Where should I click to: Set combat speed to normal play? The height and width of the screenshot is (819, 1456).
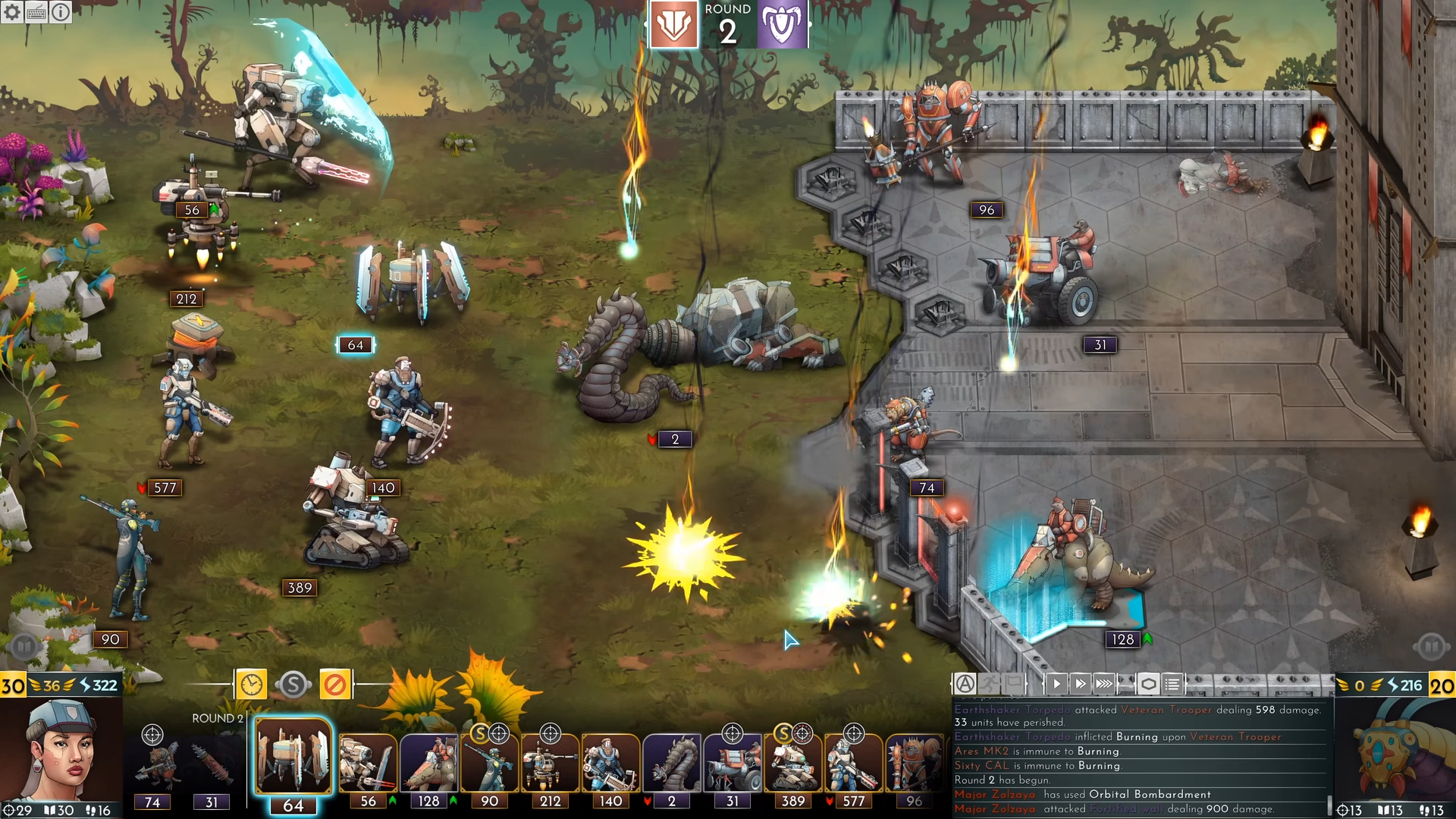coord(1056,684)
